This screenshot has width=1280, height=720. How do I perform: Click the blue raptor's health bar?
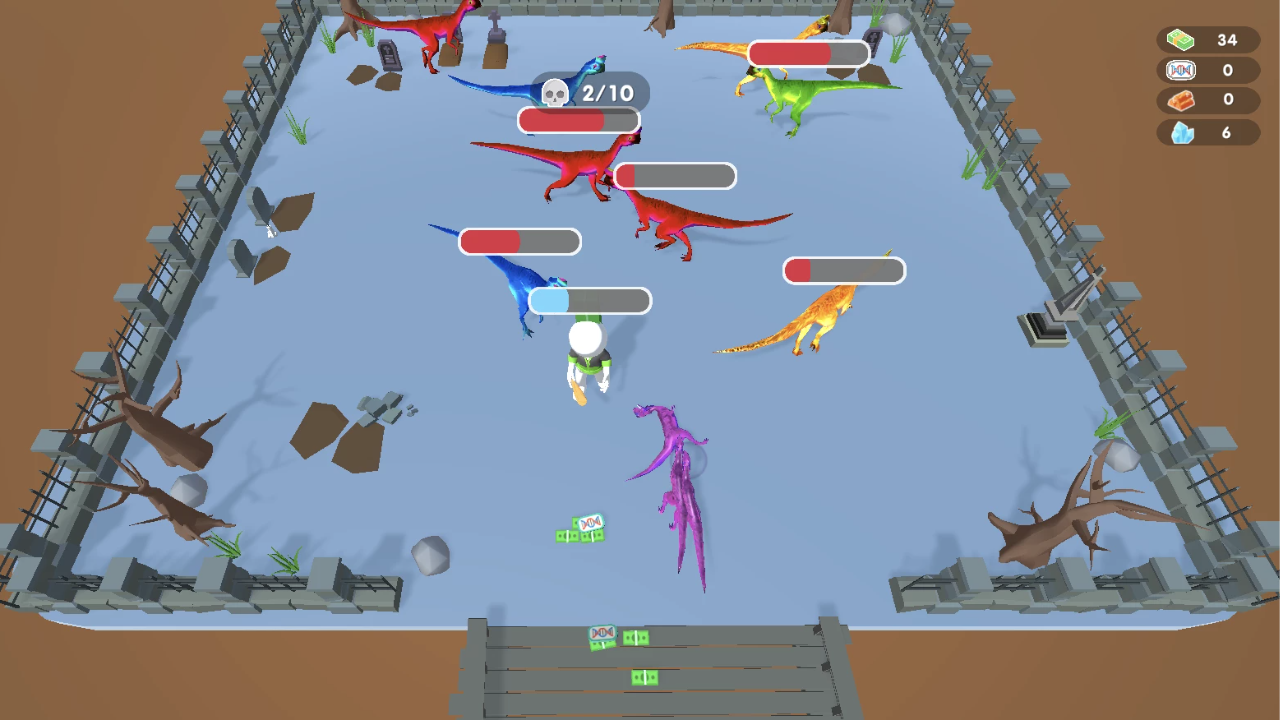[x=520, y=242]
